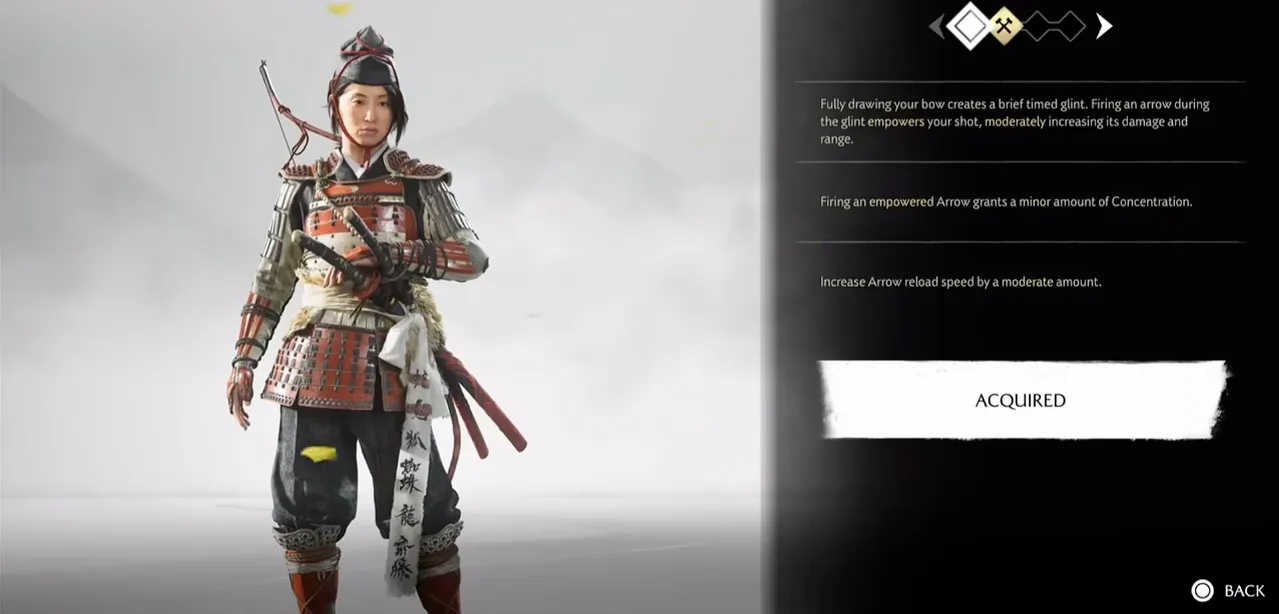Click the BACK label

pos(1244,591)
